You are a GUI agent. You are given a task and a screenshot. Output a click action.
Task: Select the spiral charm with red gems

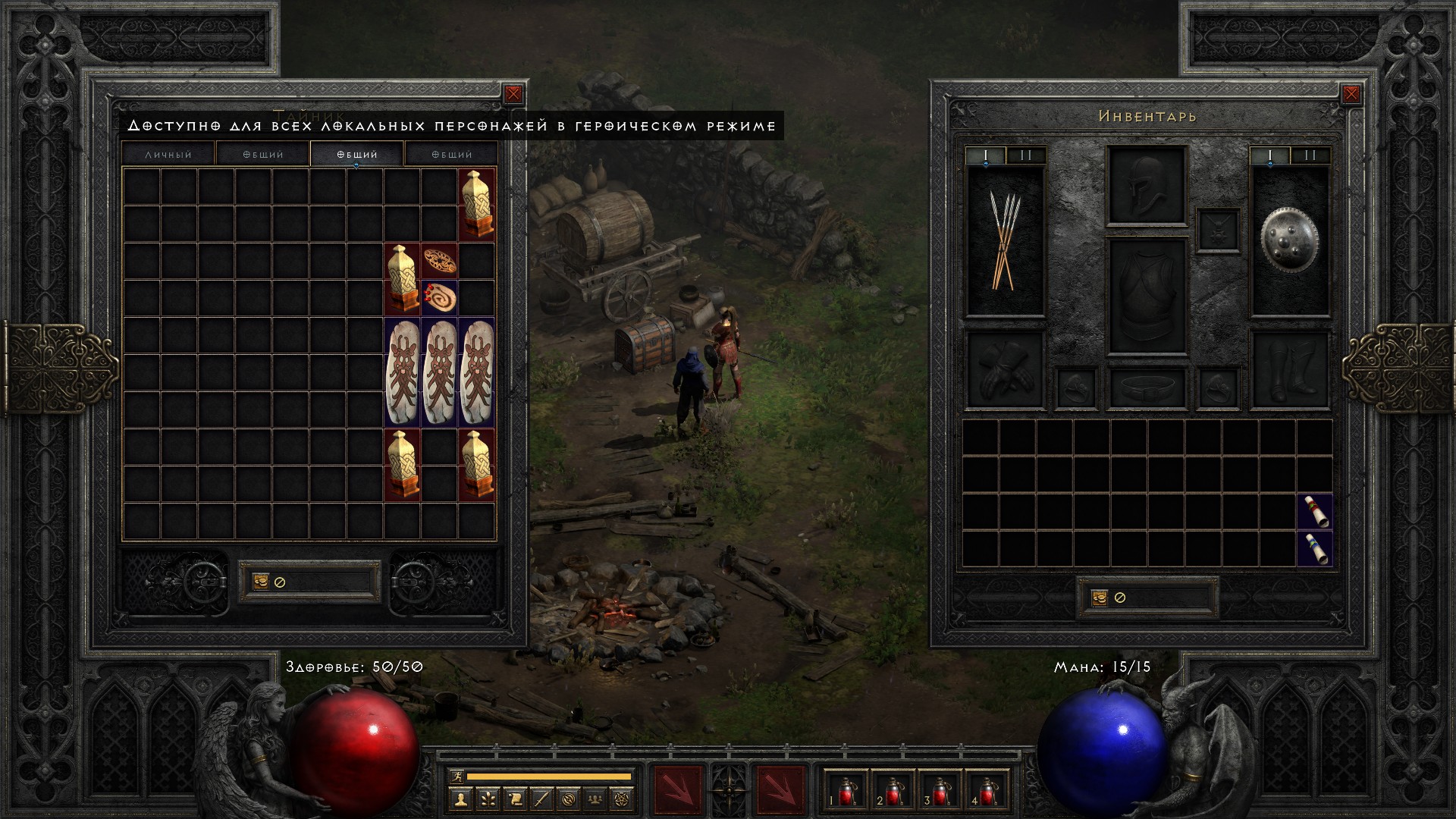pos(439,298)
